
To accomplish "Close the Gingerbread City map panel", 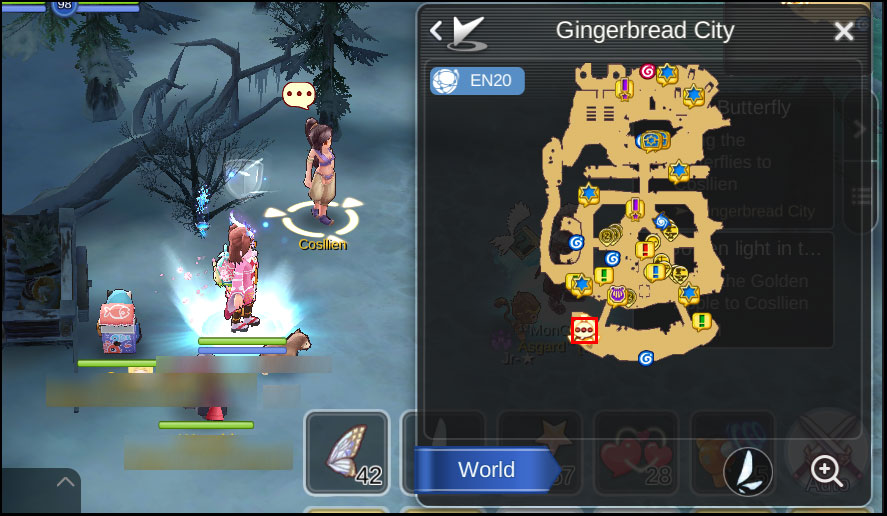I will tap(844, 31).
